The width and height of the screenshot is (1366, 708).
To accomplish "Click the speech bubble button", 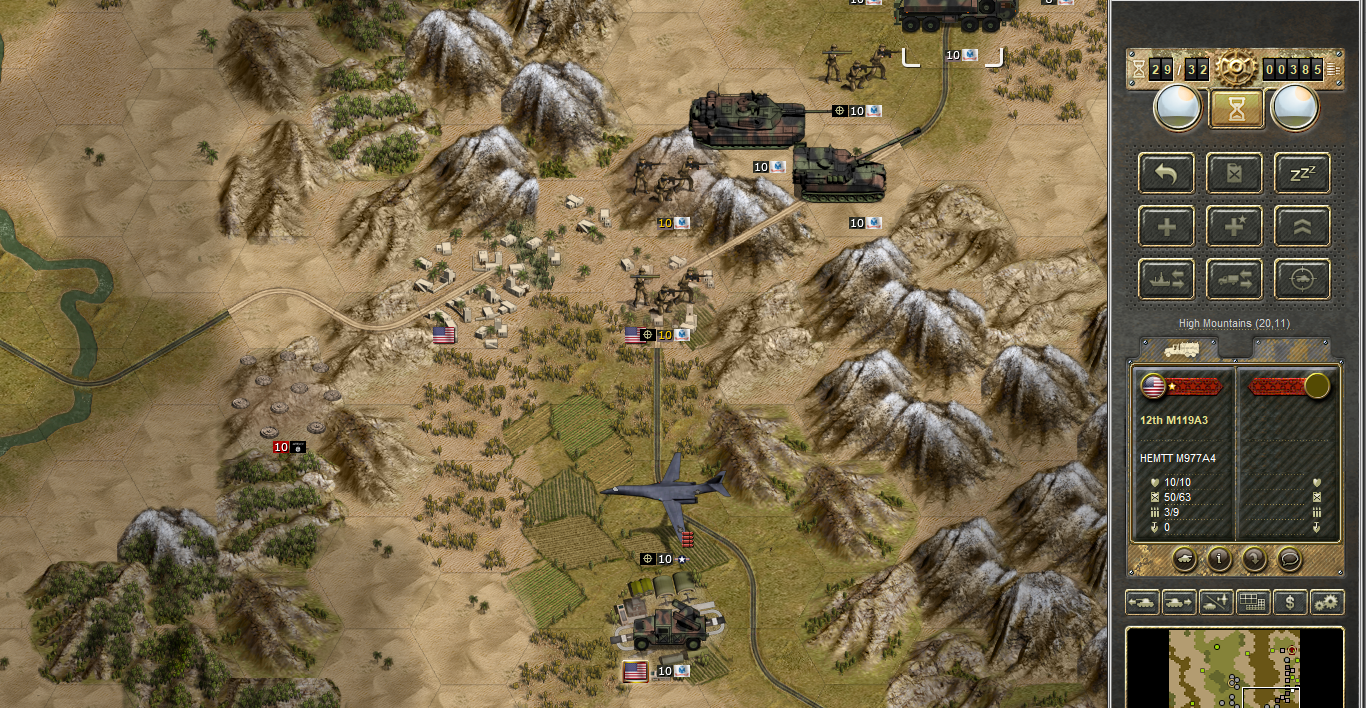I will [1290, 559].
